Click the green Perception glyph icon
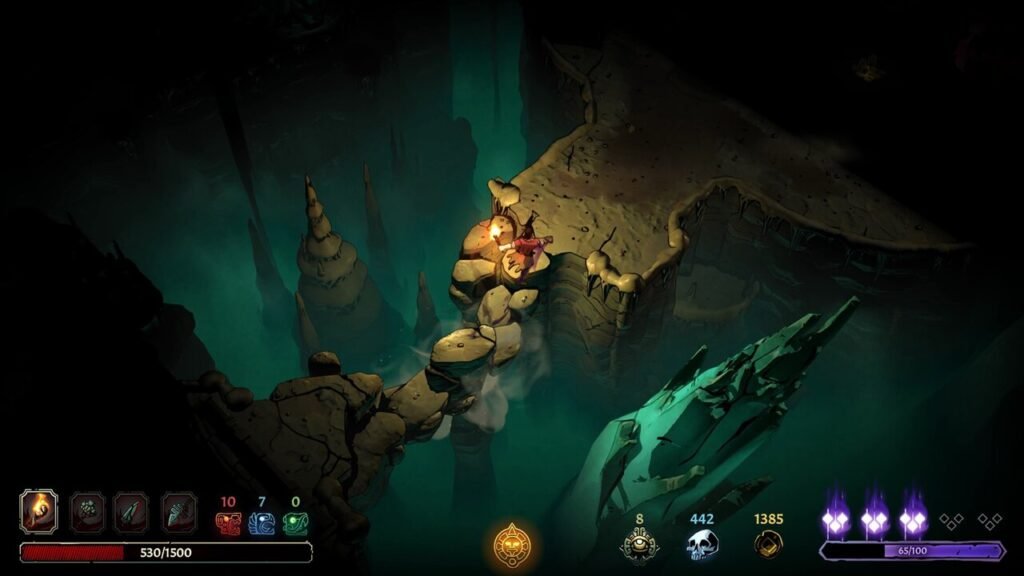Image resolution: width=1024 pixels, height=576 pixels. click(294, 522)
